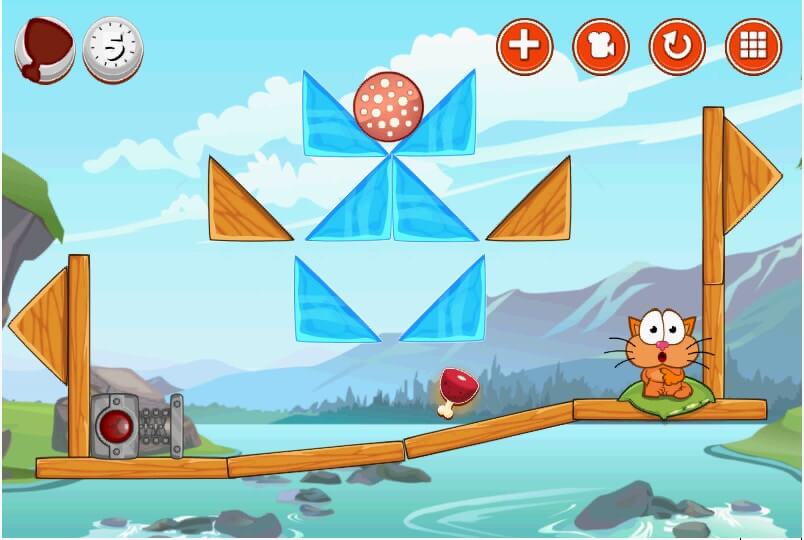The image size is (804, 540).
Task: Open the level select grid menu
Action: tap(753, 45)
